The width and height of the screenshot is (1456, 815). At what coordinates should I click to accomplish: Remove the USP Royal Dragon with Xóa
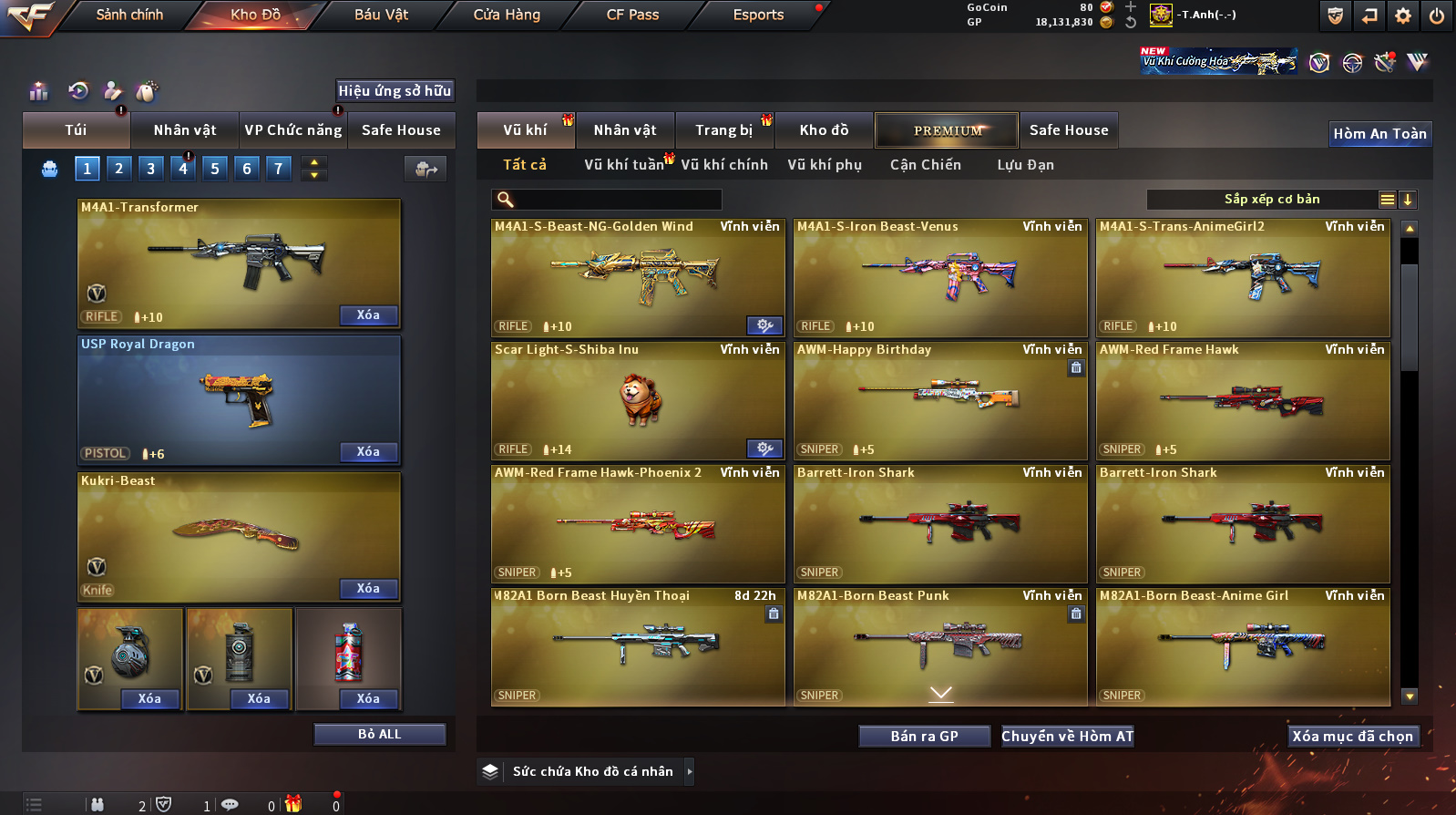(368, 452)
